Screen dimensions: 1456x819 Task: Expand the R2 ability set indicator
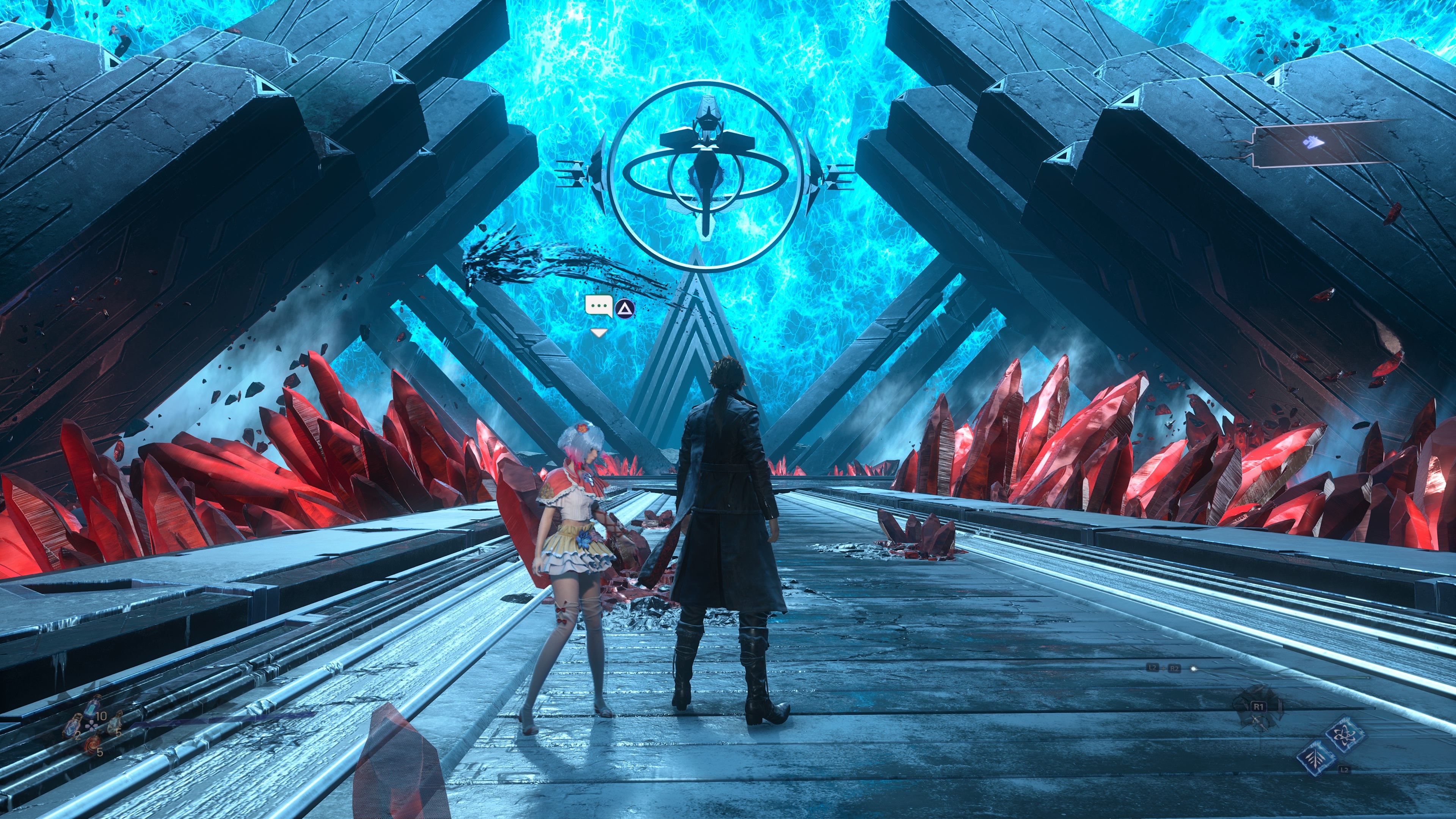click(1175, 668)
